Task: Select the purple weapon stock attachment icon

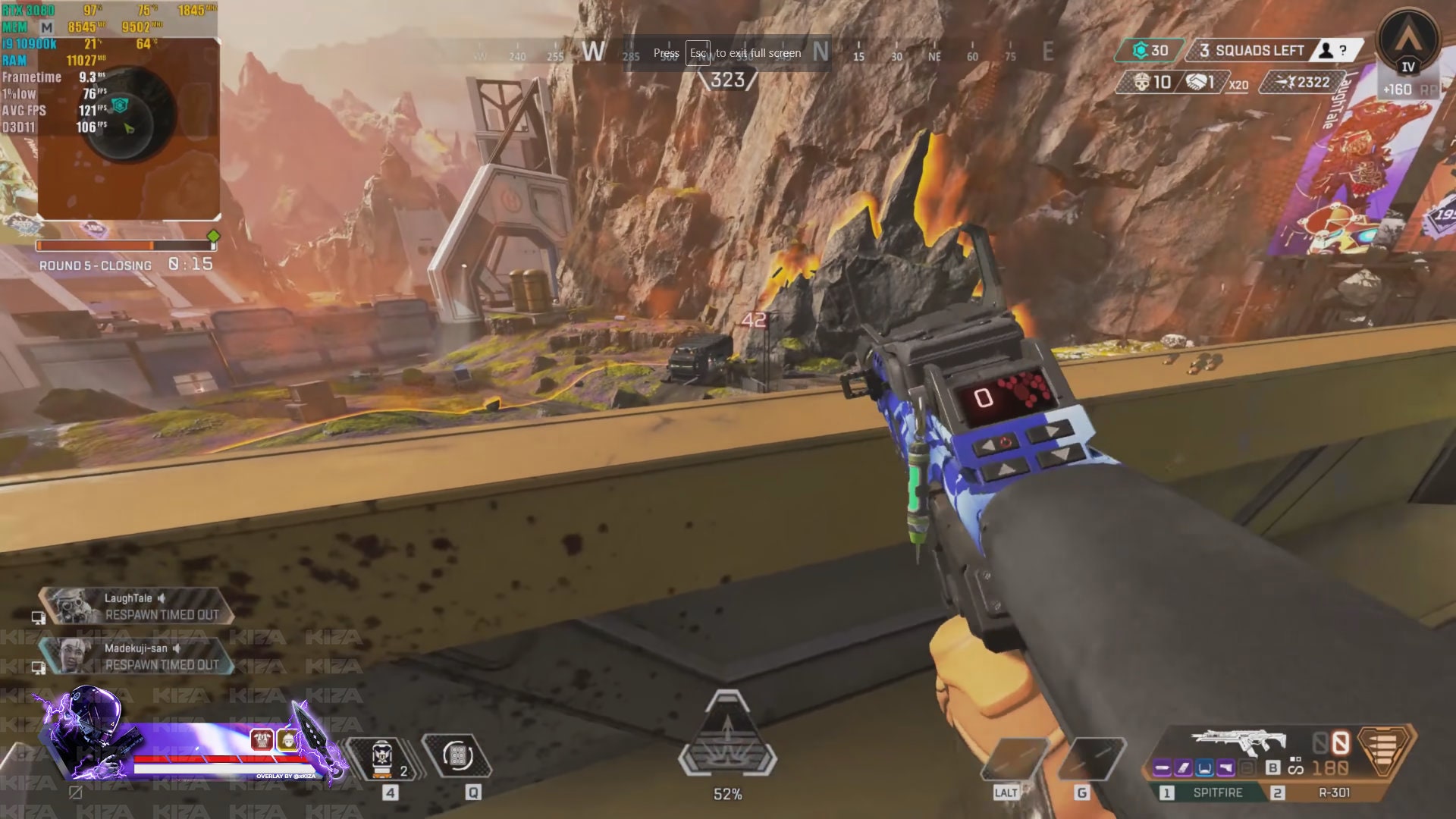Action: point(1224,767)
